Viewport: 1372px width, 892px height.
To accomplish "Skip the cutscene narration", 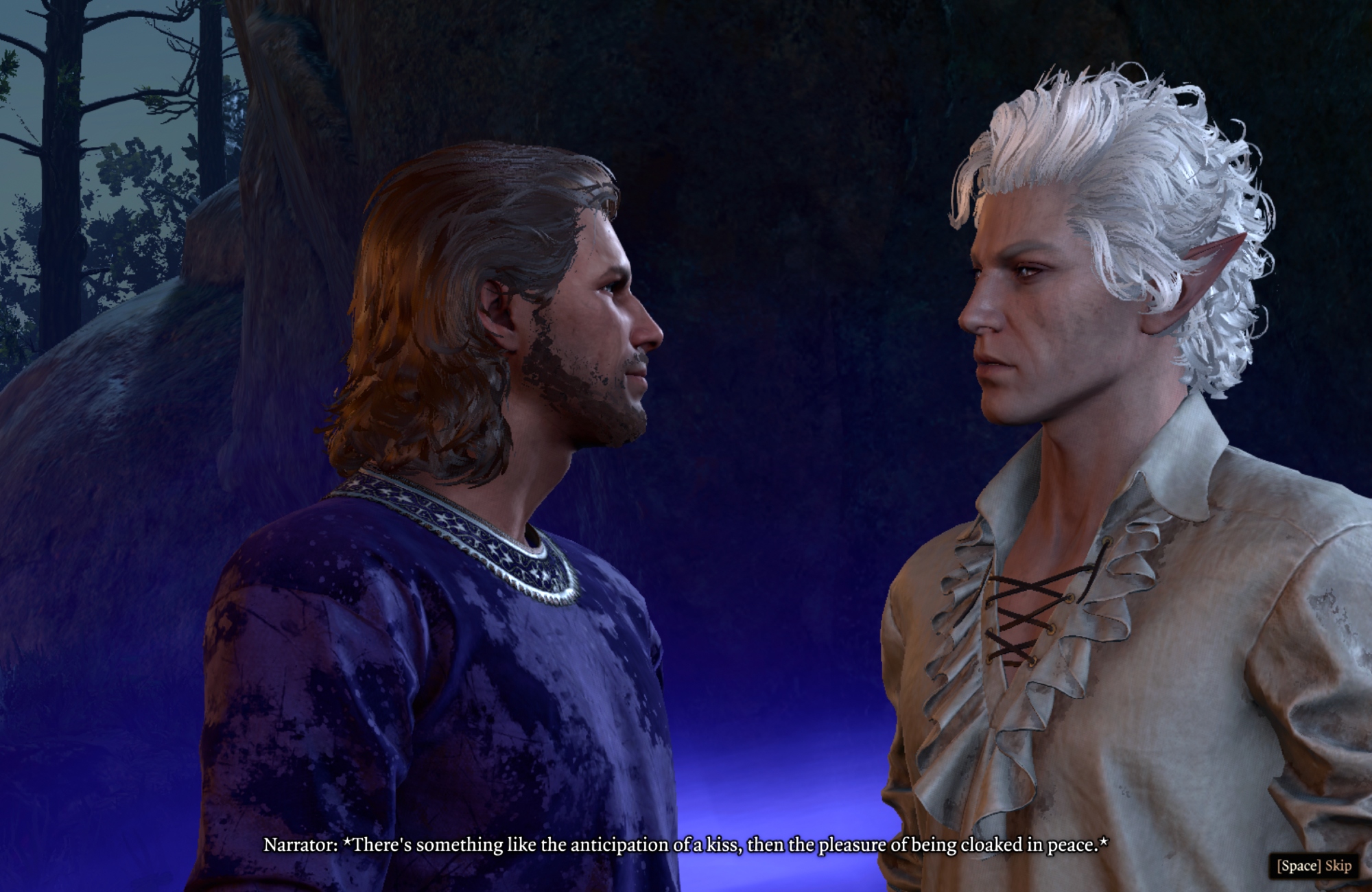I will tap(1313, 865).
